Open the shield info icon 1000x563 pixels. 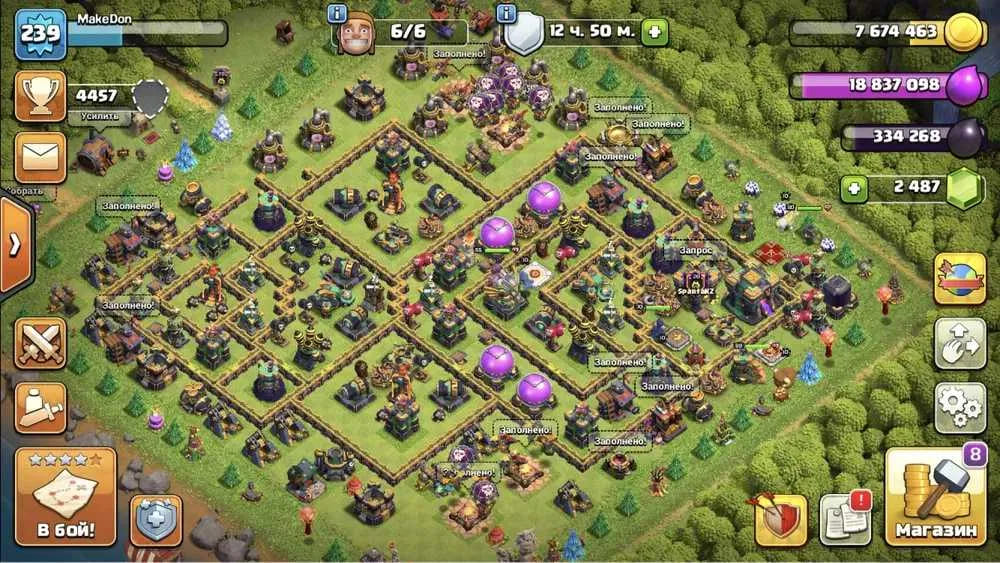click(507, 14)
